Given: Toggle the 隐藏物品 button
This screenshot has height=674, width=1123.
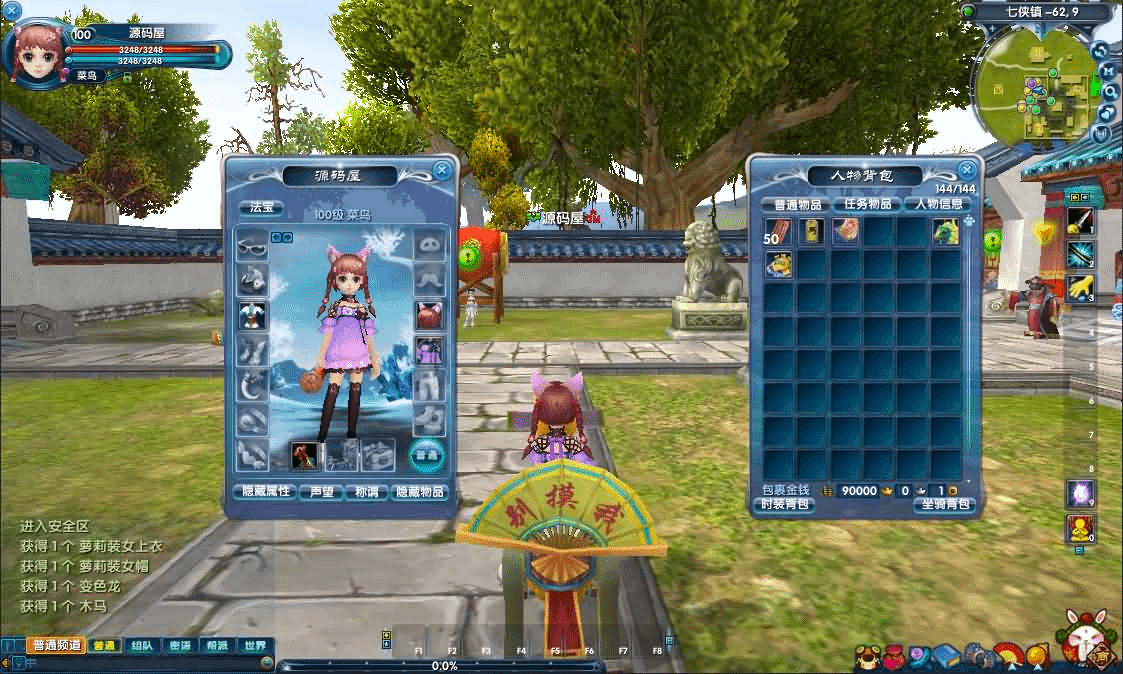Looking at the screenshot, I should pos(420,492).
